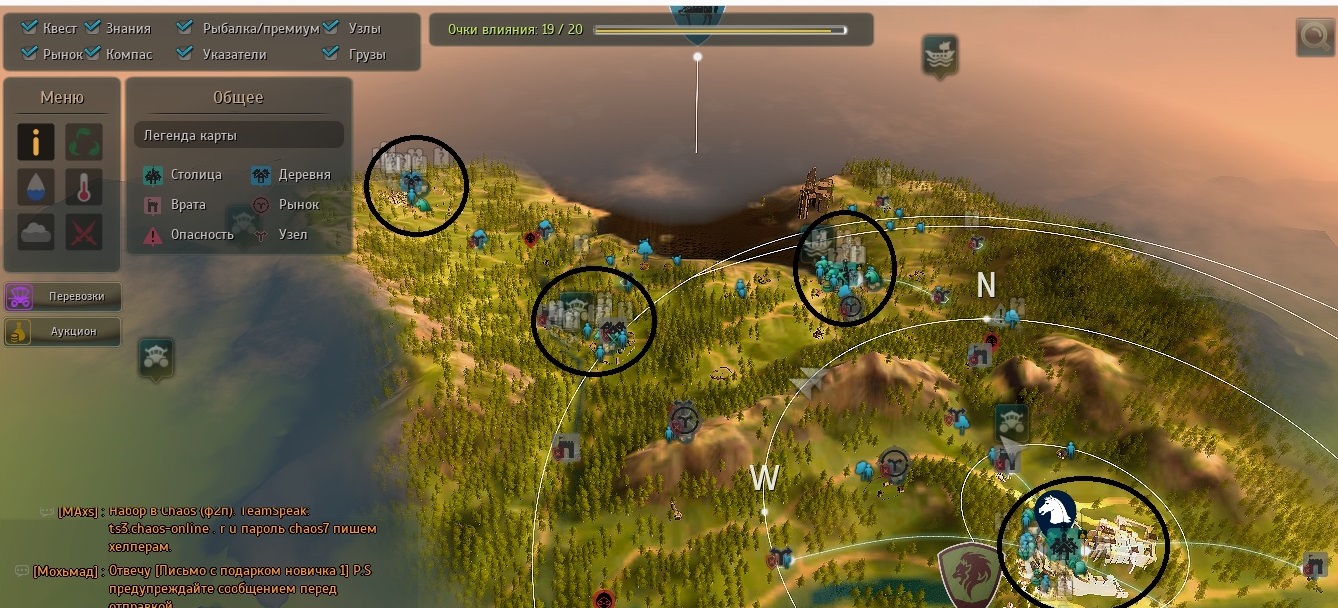Select the crossed red swords icon

(84, 232)
